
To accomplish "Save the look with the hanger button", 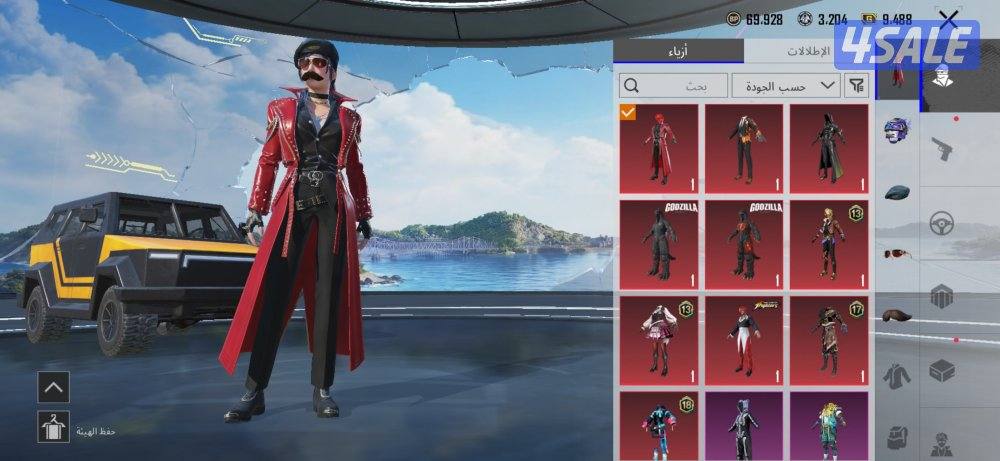I will (x=54, y=427).
